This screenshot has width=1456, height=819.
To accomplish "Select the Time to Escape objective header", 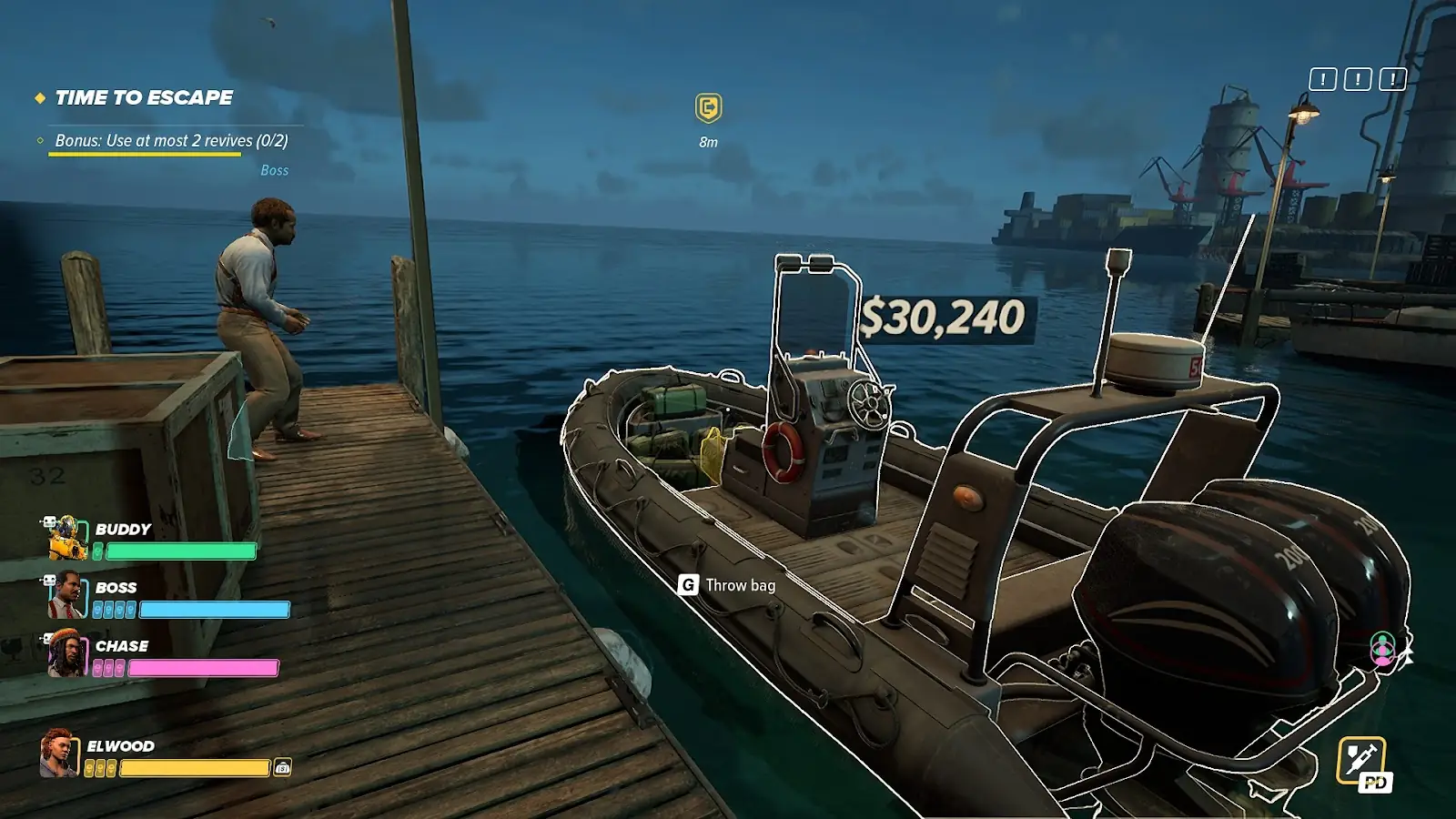I will click(144, 97).
